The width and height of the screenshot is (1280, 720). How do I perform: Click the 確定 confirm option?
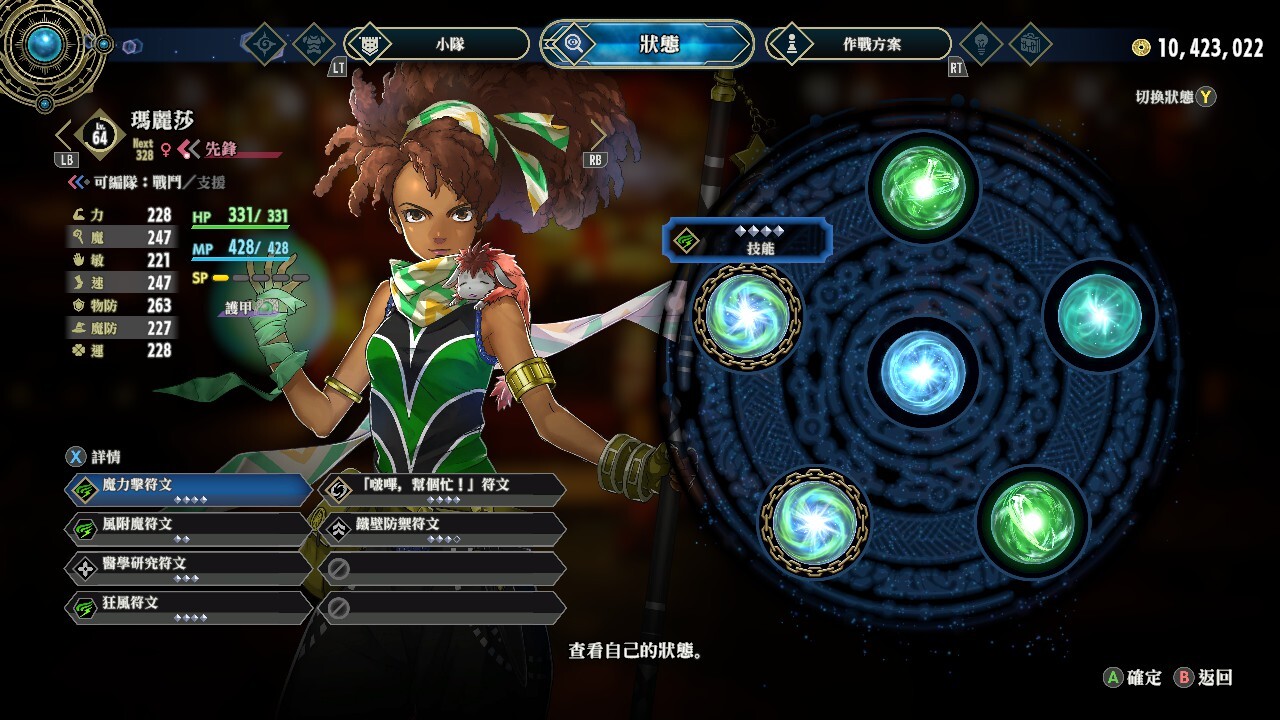(1133, 678)
